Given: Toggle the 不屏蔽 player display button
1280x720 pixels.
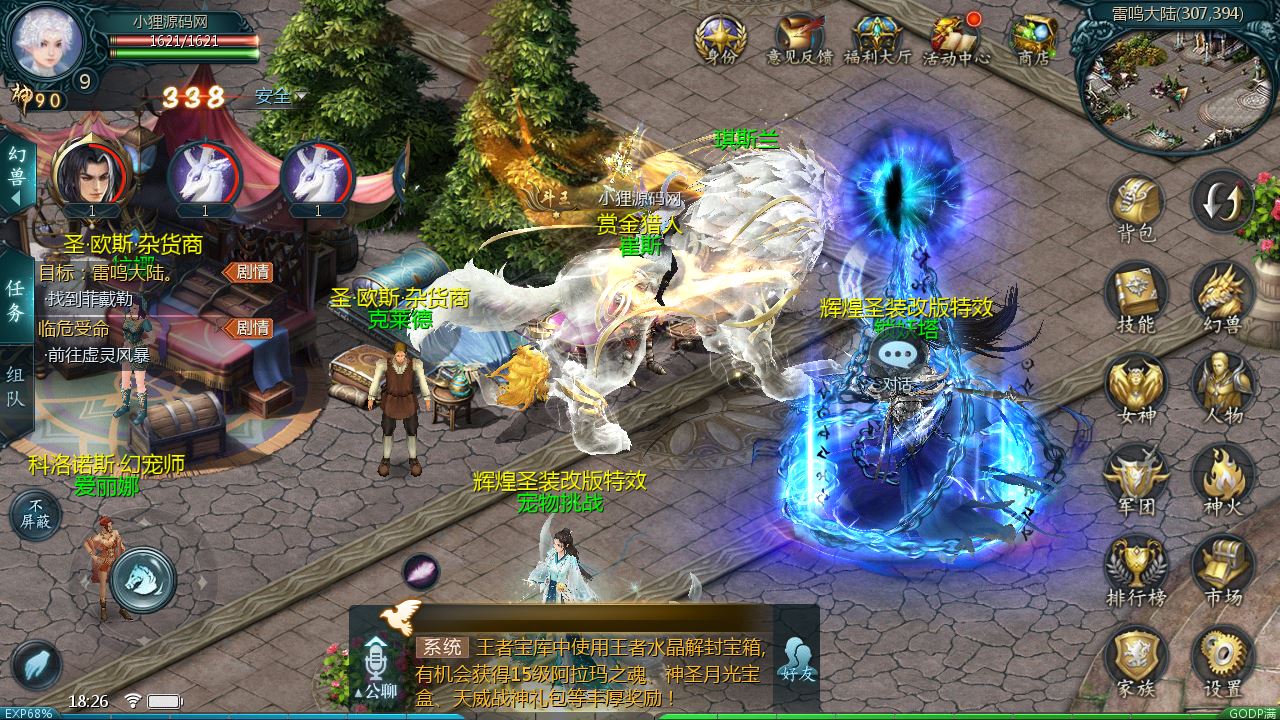Looking at the screenshot, I should 36,514.
